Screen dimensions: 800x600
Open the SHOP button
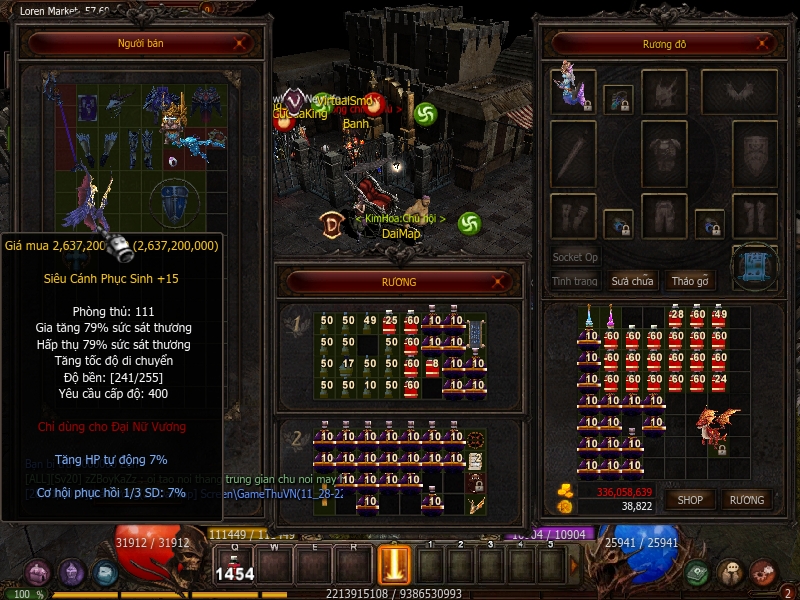pos(691,499)
